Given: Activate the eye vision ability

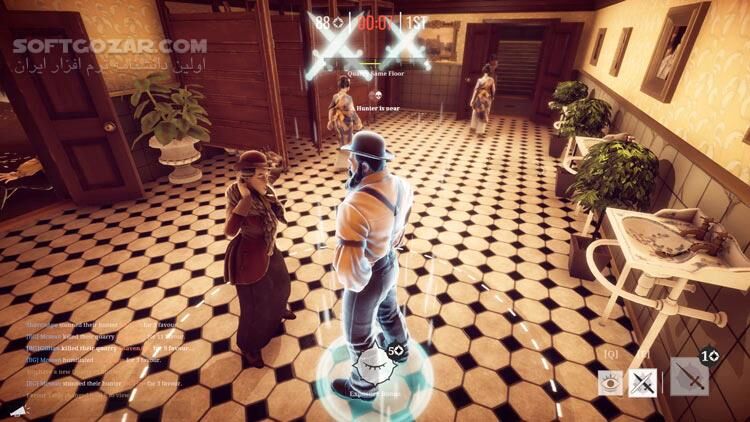Looking at the screenshot, I should (610, 380).
